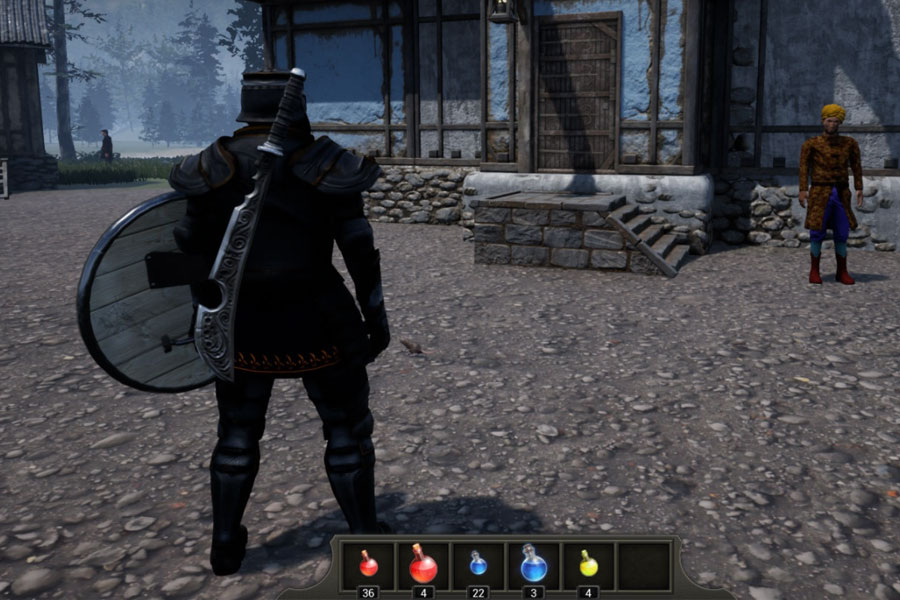Use the large blue mana potion
900x600 pixels.
[533, 566]
